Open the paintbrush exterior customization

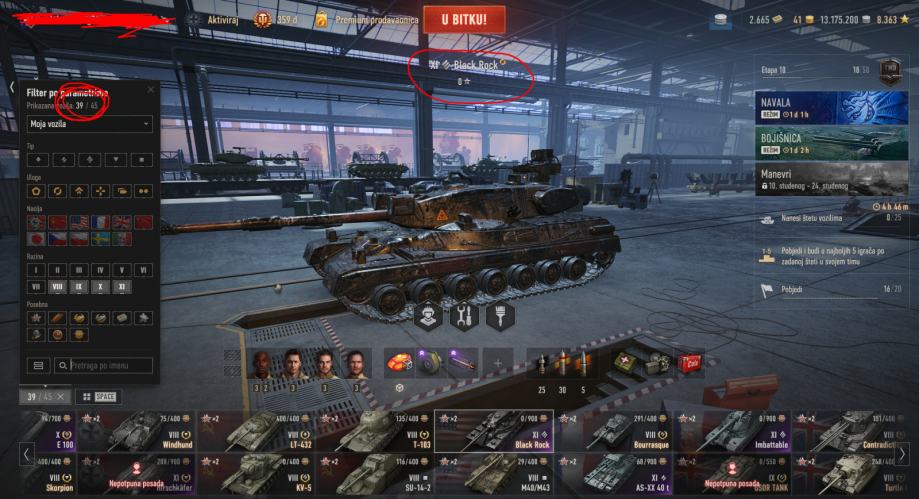pos(499,316)
